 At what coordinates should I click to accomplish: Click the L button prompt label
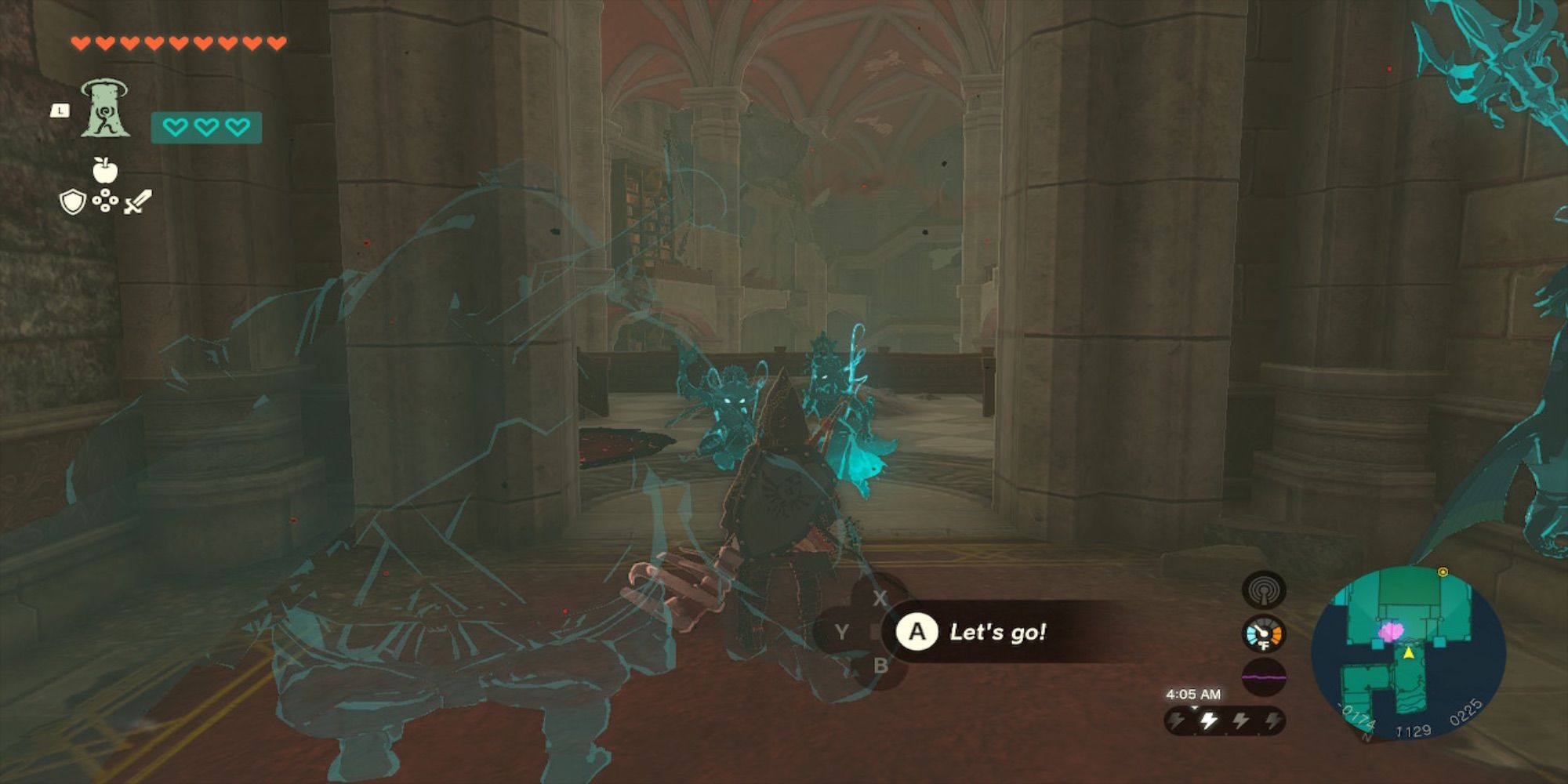[61, 111]
